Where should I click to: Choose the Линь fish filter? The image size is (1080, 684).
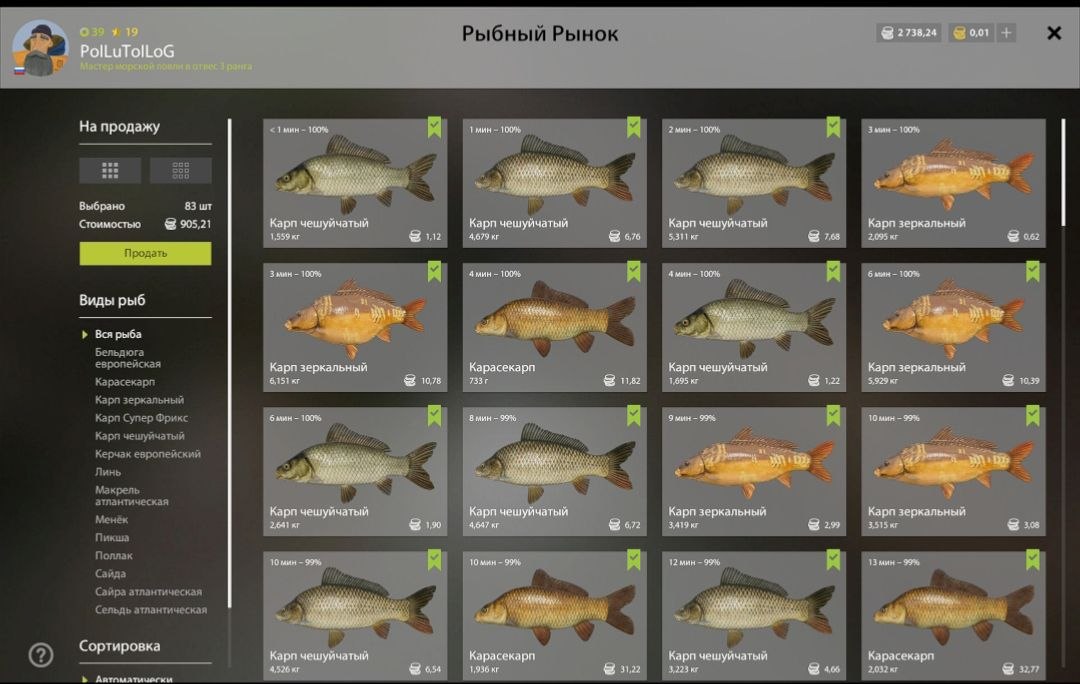pyautogui.click(x=108, y=472)
